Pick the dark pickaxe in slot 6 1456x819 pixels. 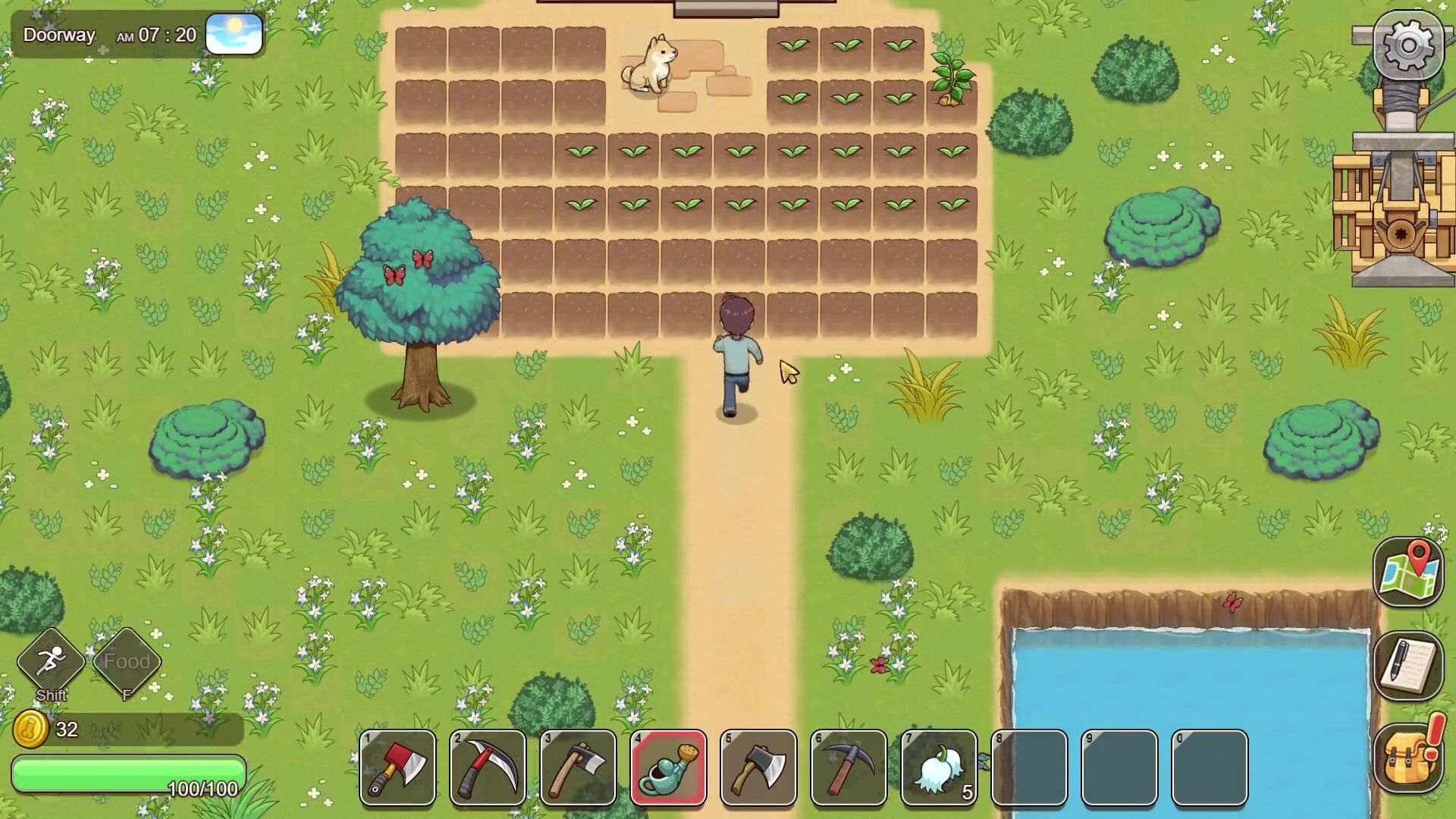[x=849, y=767]
